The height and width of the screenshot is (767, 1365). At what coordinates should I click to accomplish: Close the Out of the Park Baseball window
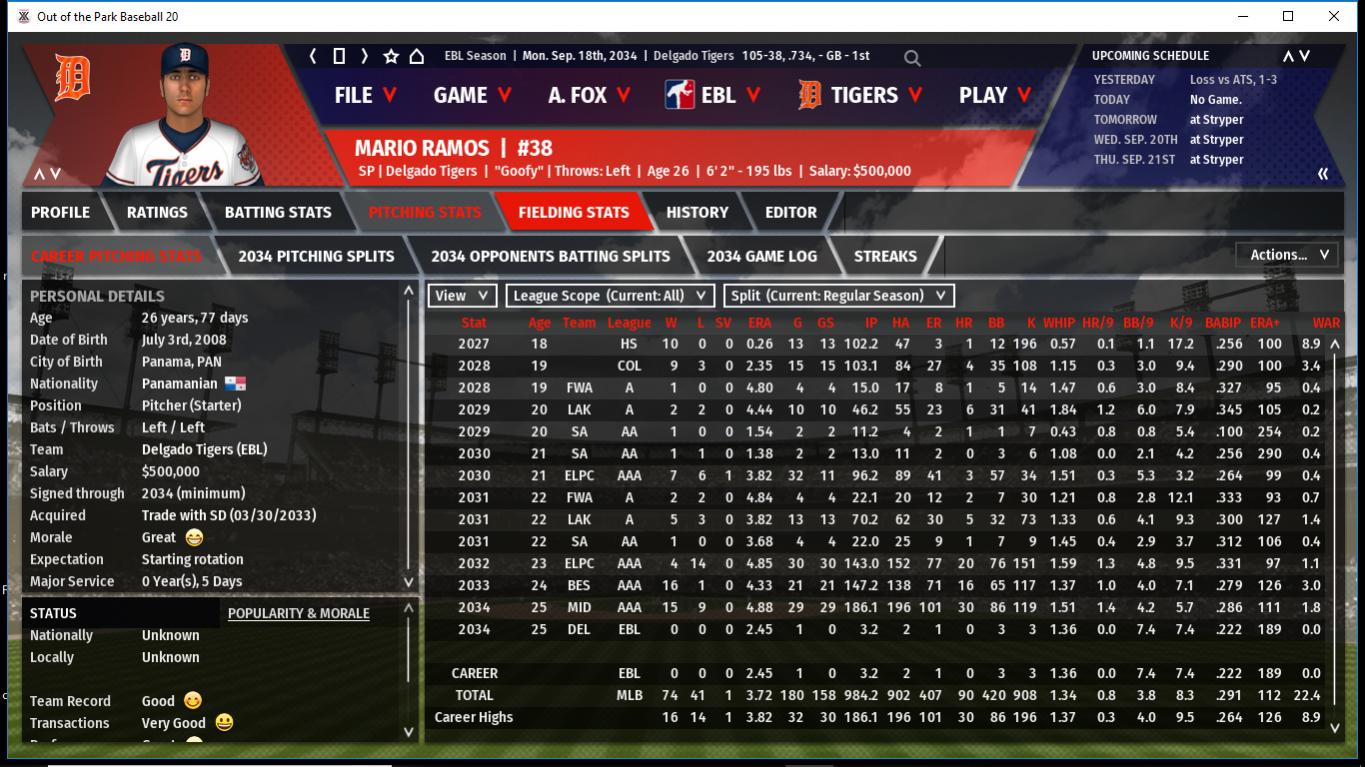1334,16
